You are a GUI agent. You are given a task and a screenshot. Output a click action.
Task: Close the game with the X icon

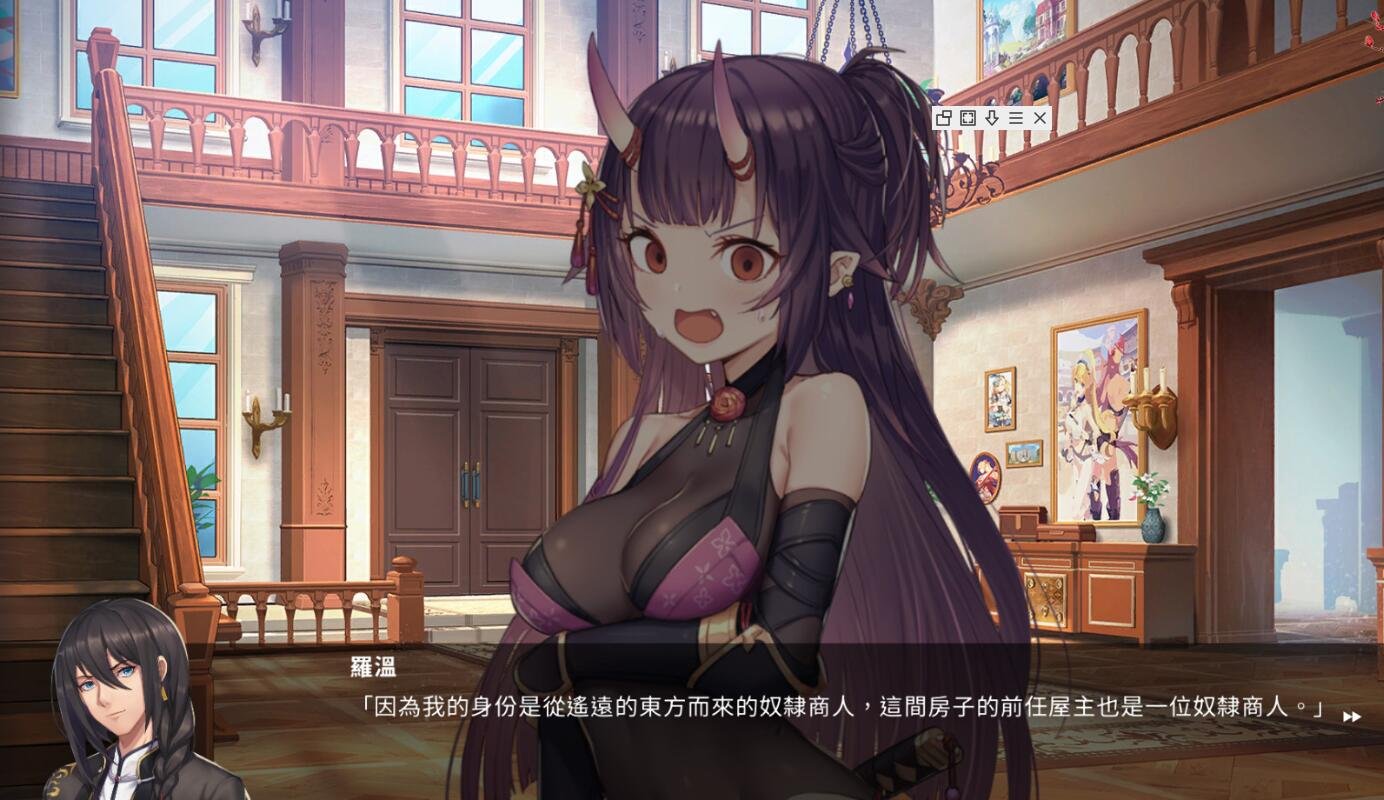(1040, 118)
